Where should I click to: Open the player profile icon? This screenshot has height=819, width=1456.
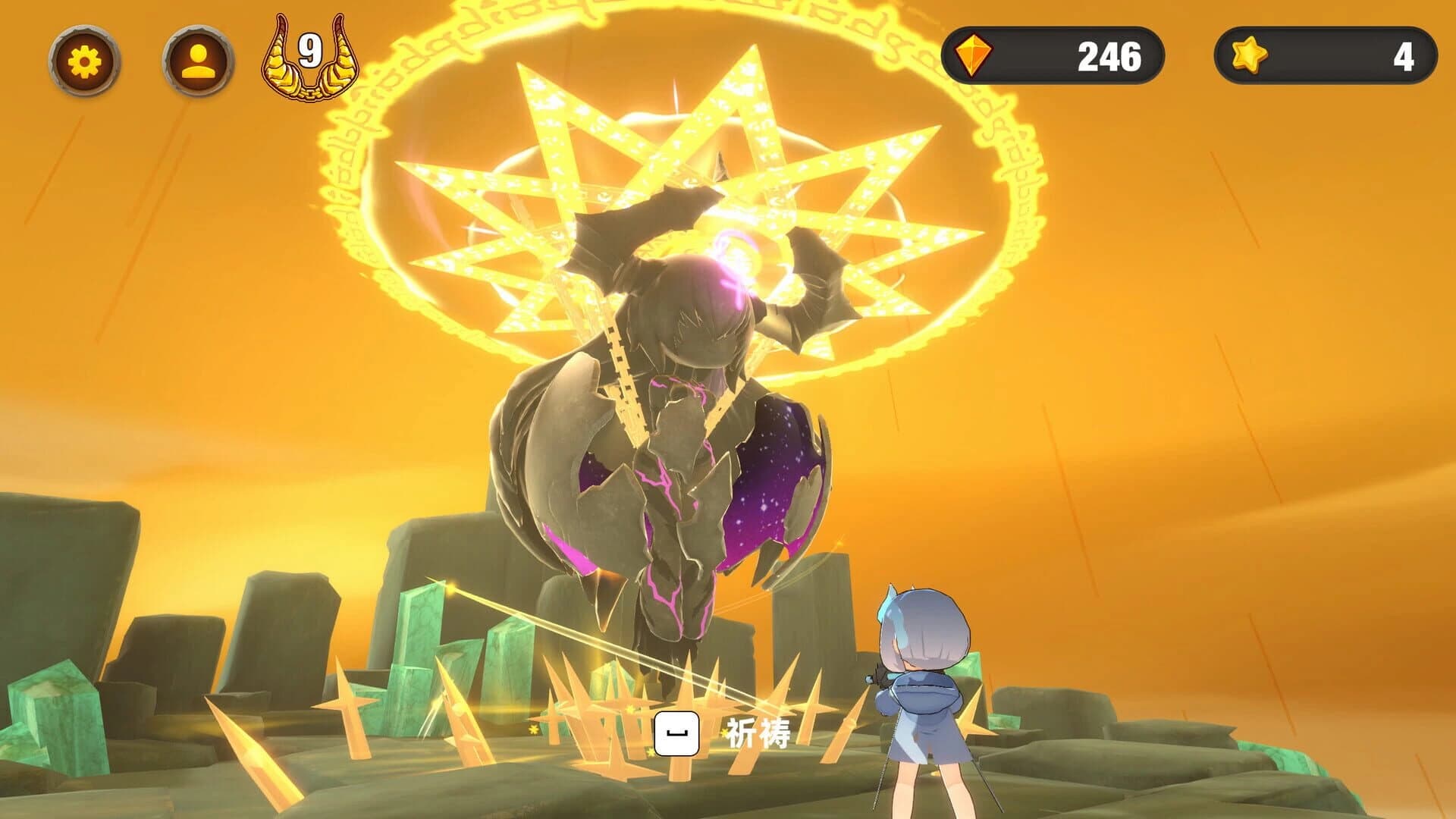(x=197, y=61)
